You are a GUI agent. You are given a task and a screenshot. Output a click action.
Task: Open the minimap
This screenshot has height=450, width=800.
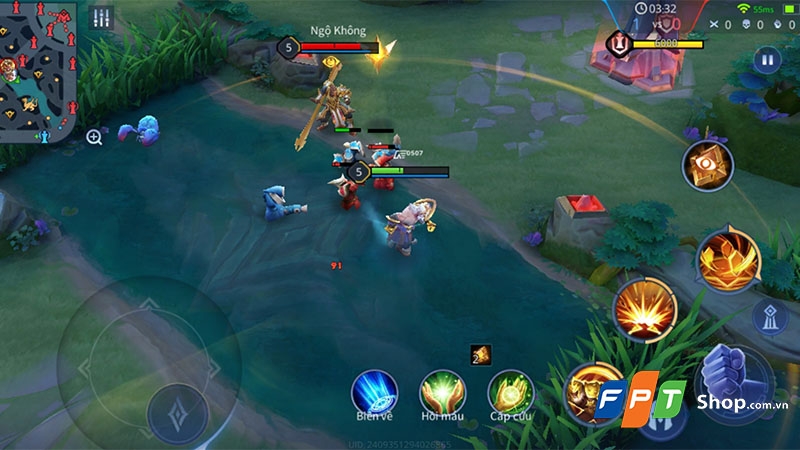pyautogui.click(x=40, y=70)
